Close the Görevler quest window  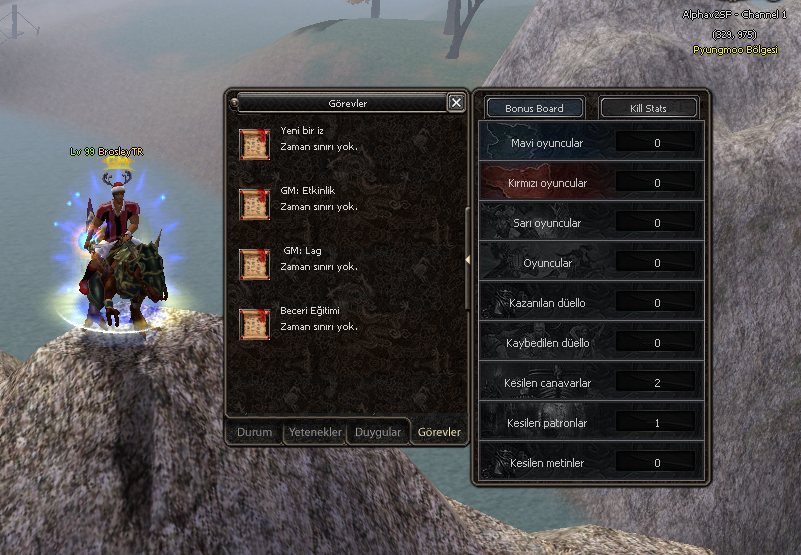coord(456,102)
